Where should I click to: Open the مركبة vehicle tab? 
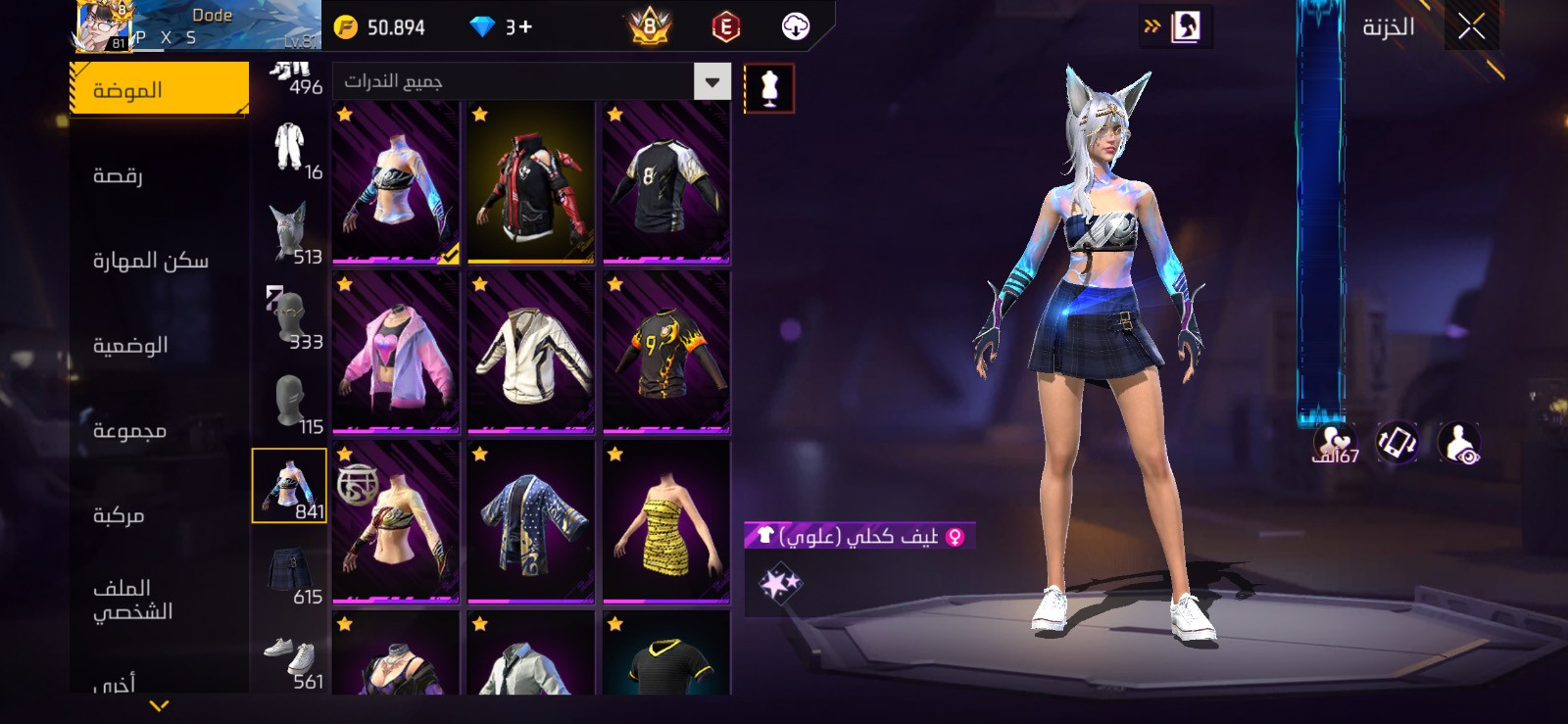click(119, 515)
